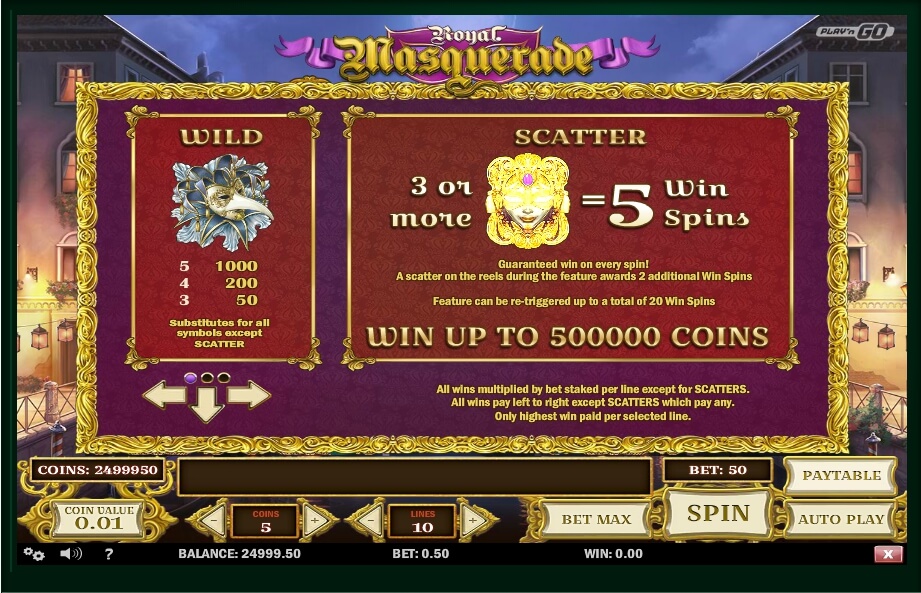
Task: Go to the previous paytable page
Action: point(164,395)
